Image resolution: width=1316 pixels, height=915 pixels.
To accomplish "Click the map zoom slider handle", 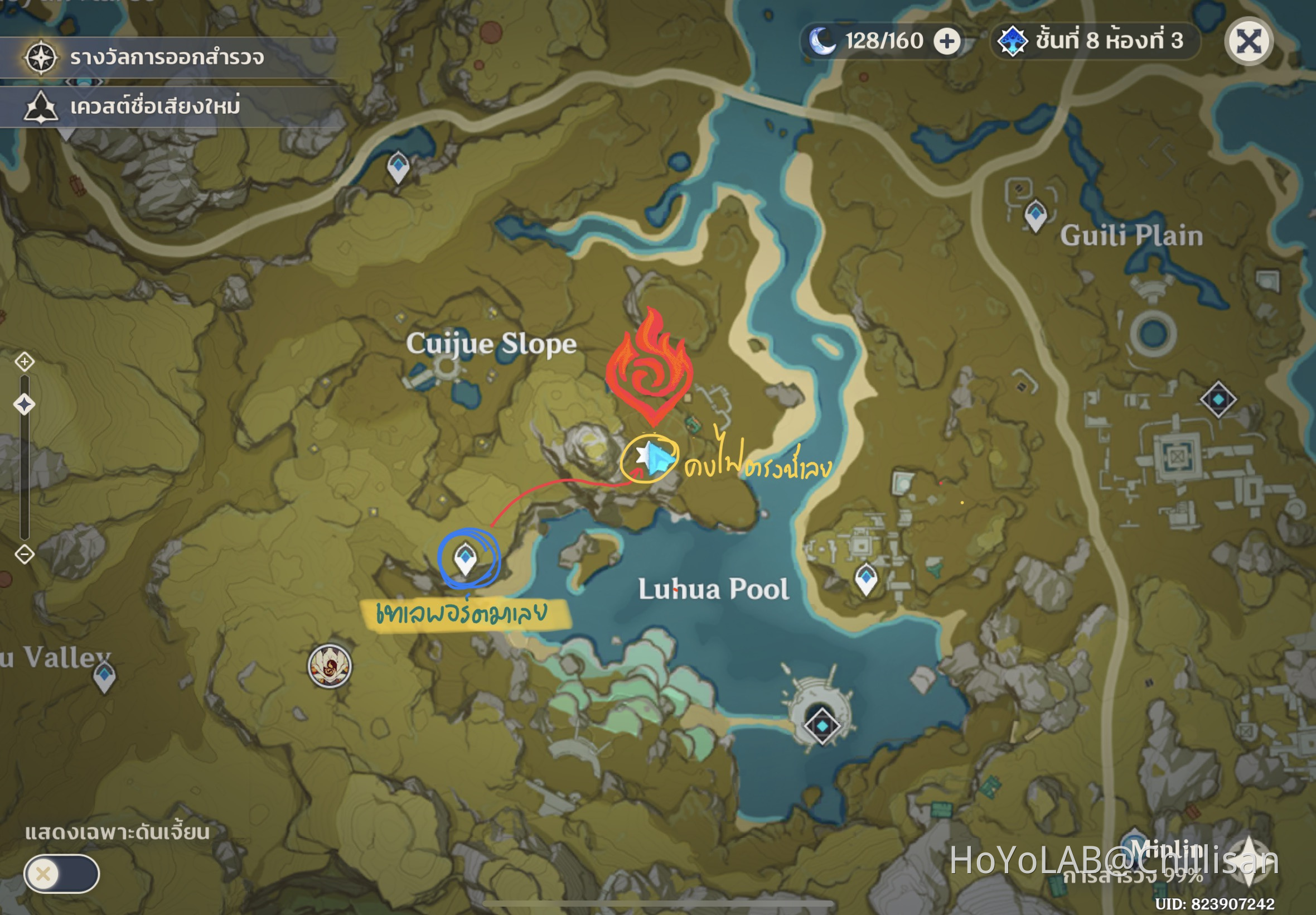I will [x=25, y=404].
